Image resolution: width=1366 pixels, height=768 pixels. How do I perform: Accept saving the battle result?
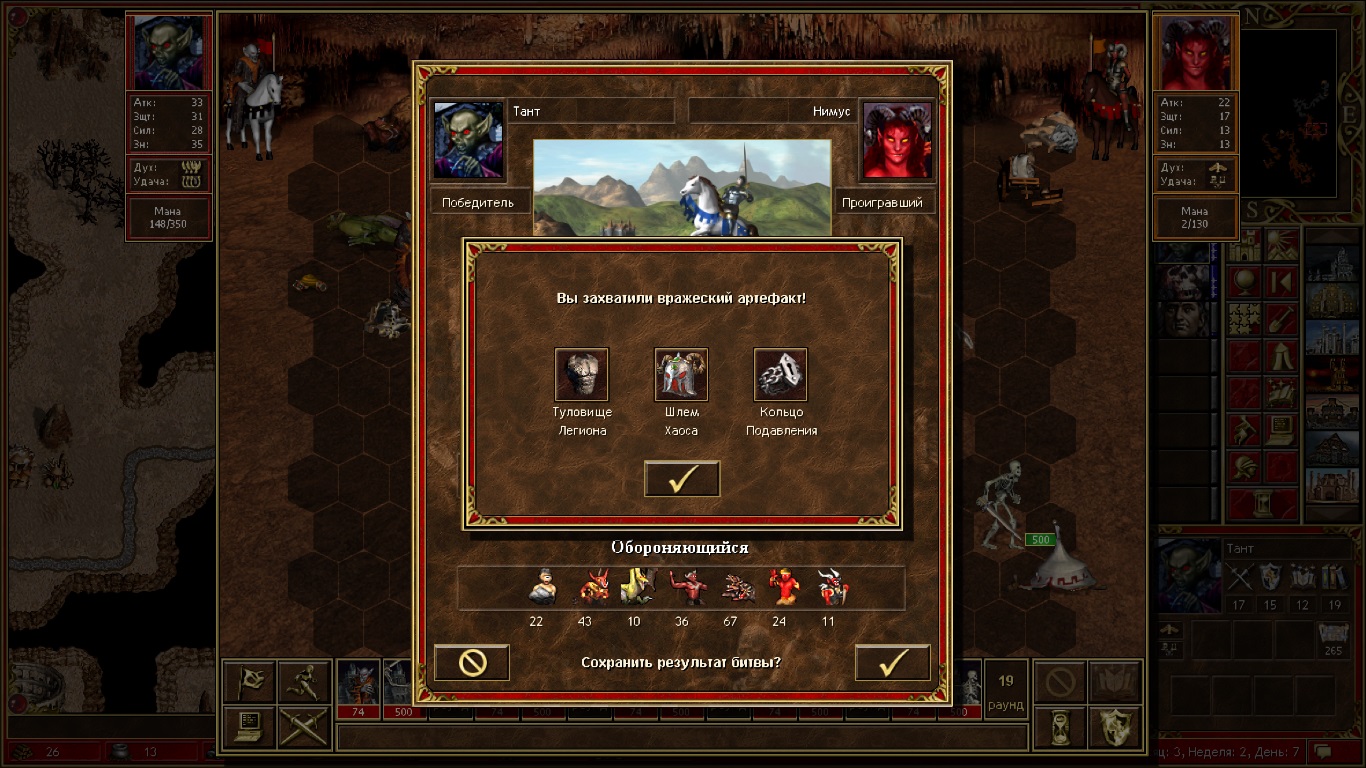click(892, 663)
